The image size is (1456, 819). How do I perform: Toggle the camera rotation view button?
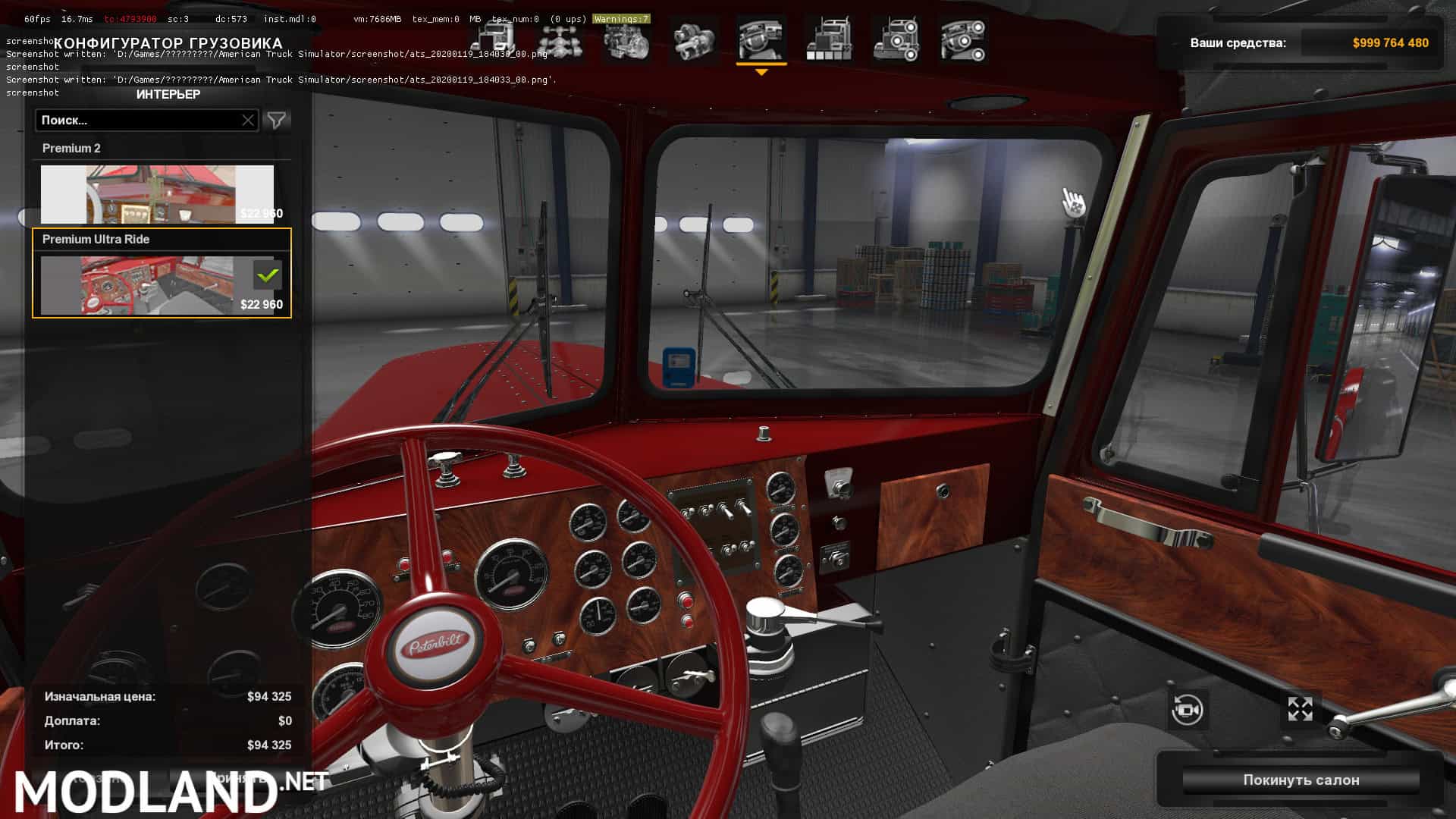point(1187,710)
